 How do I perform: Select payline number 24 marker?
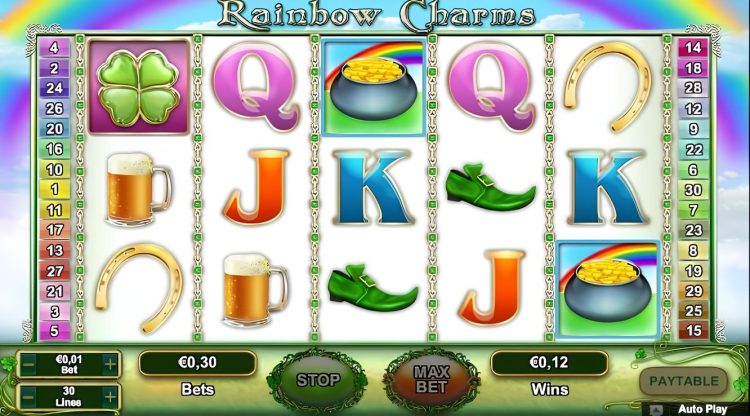click(x=54, y=87)
